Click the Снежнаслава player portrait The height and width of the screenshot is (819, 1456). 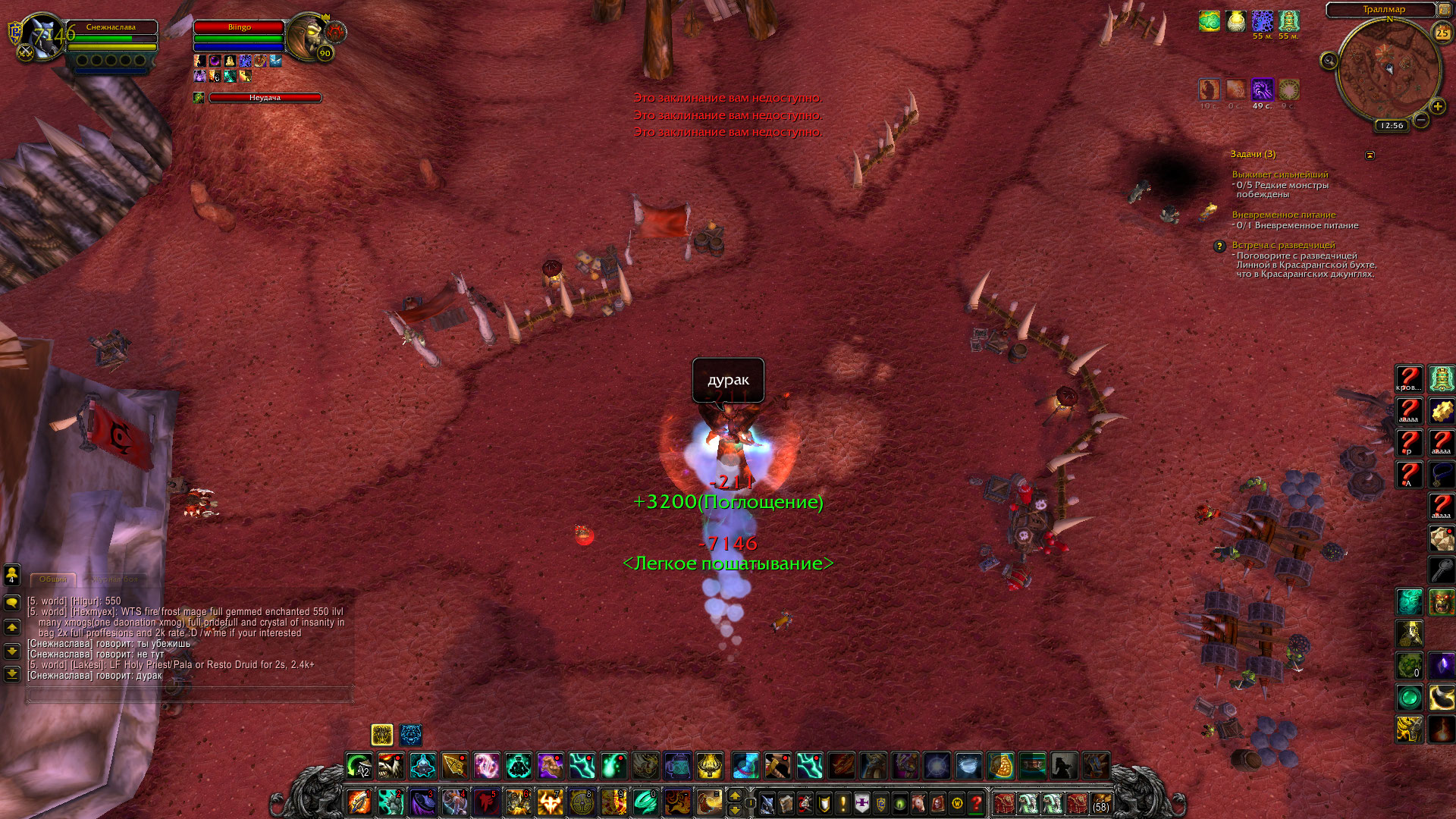click(x=42, y=36)
